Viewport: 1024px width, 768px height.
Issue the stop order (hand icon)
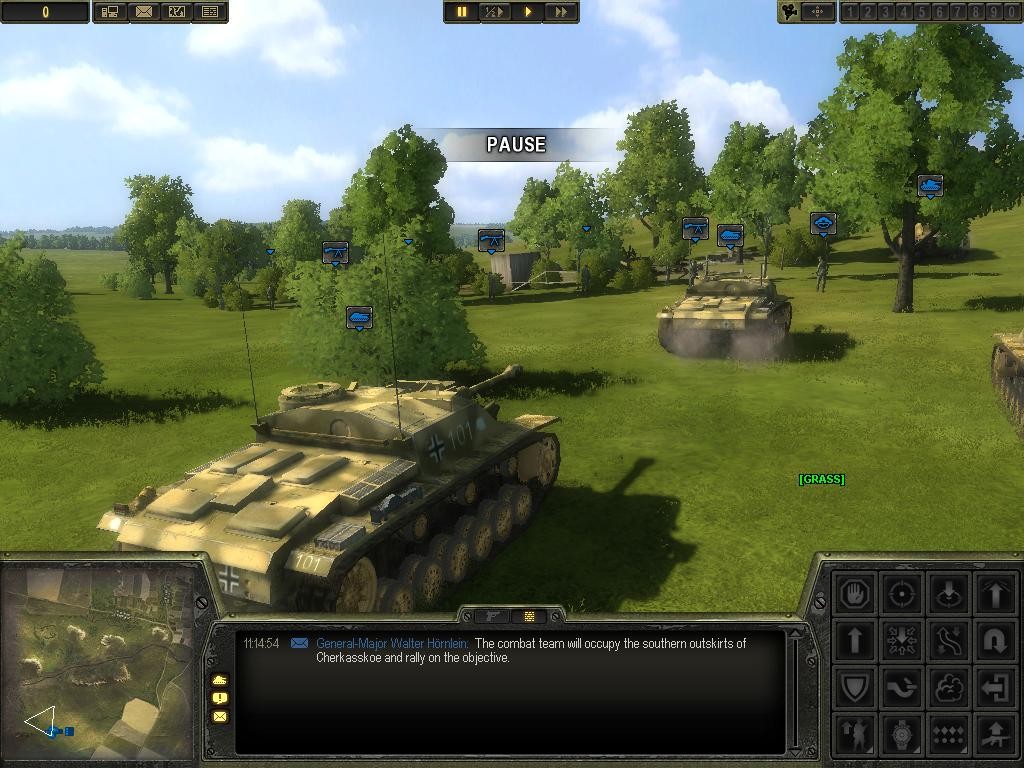pos(855,594)
